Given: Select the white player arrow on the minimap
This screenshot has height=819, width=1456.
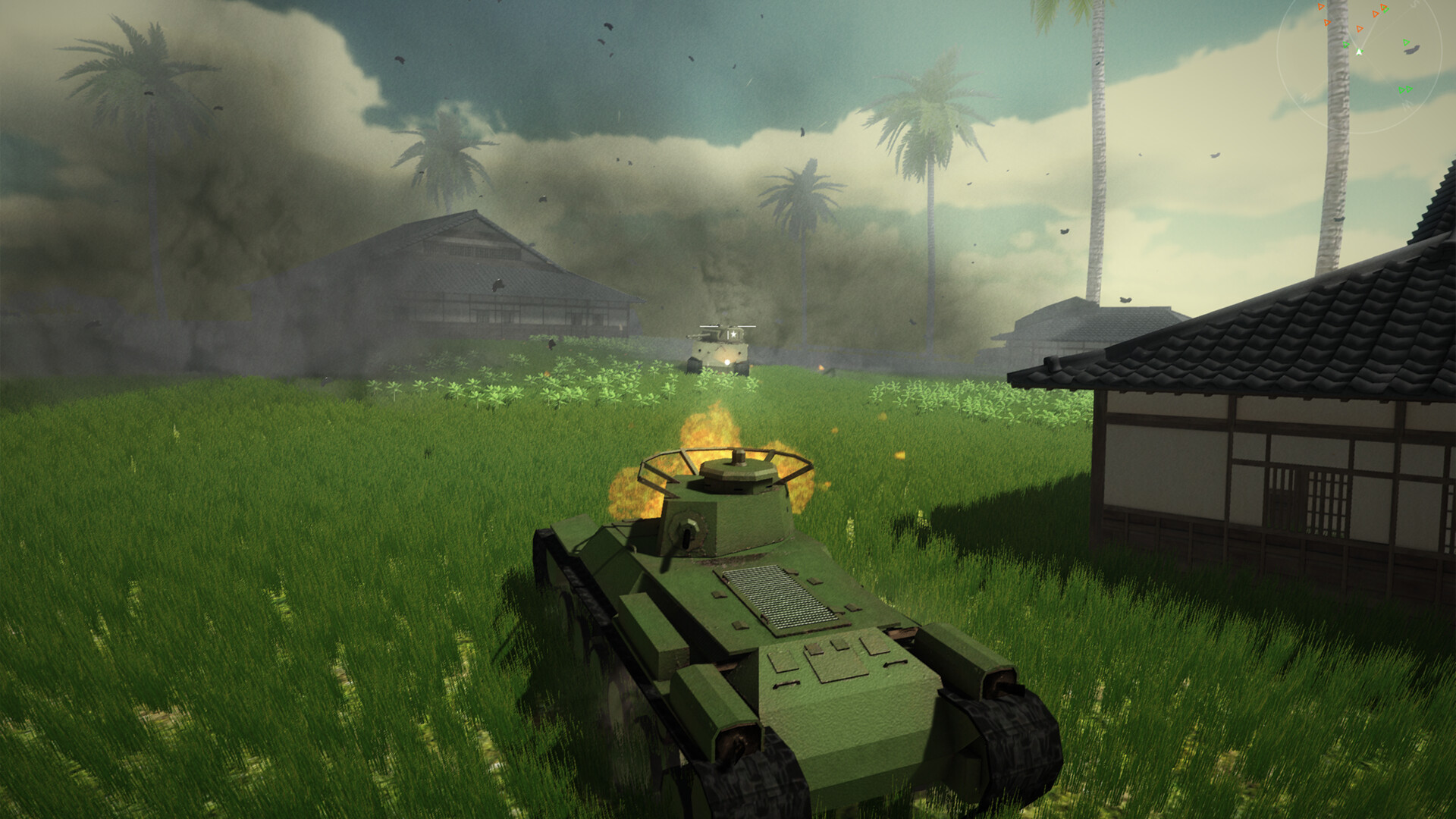Looking at the screenshot, I should [1359, 52].
